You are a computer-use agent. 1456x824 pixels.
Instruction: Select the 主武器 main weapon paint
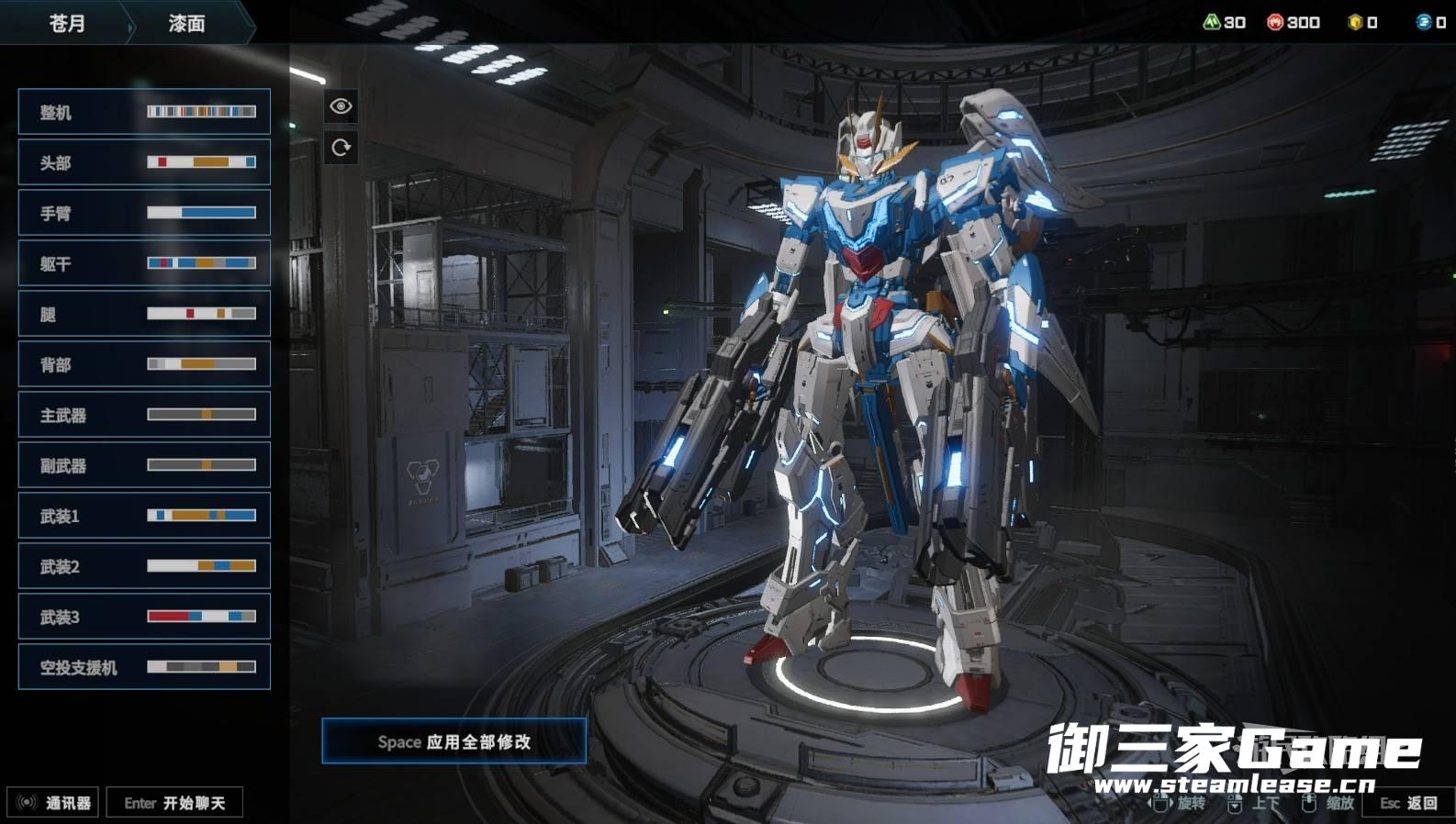[144, 415]
